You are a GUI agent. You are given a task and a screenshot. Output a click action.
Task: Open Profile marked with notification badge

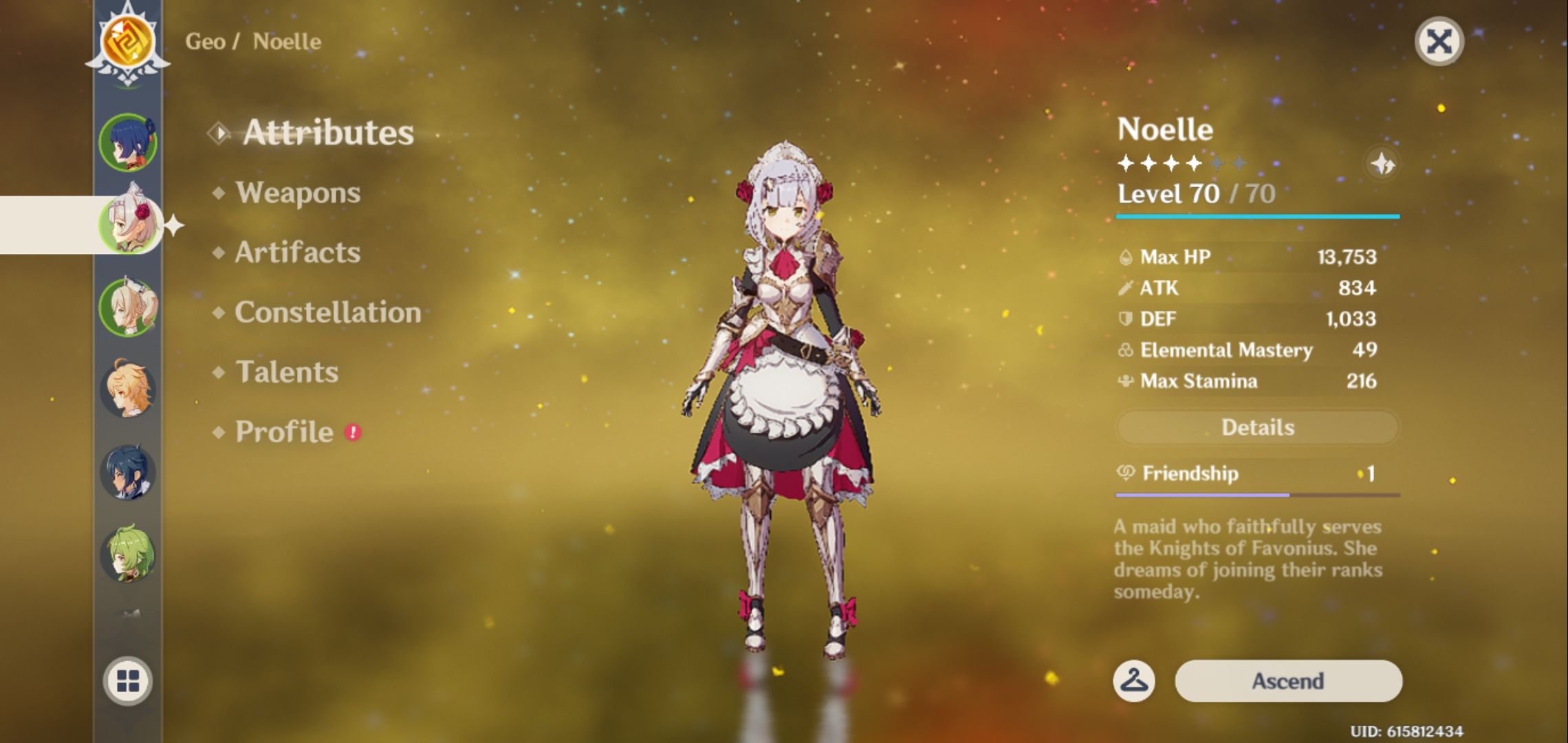click(x=282, y=431)
